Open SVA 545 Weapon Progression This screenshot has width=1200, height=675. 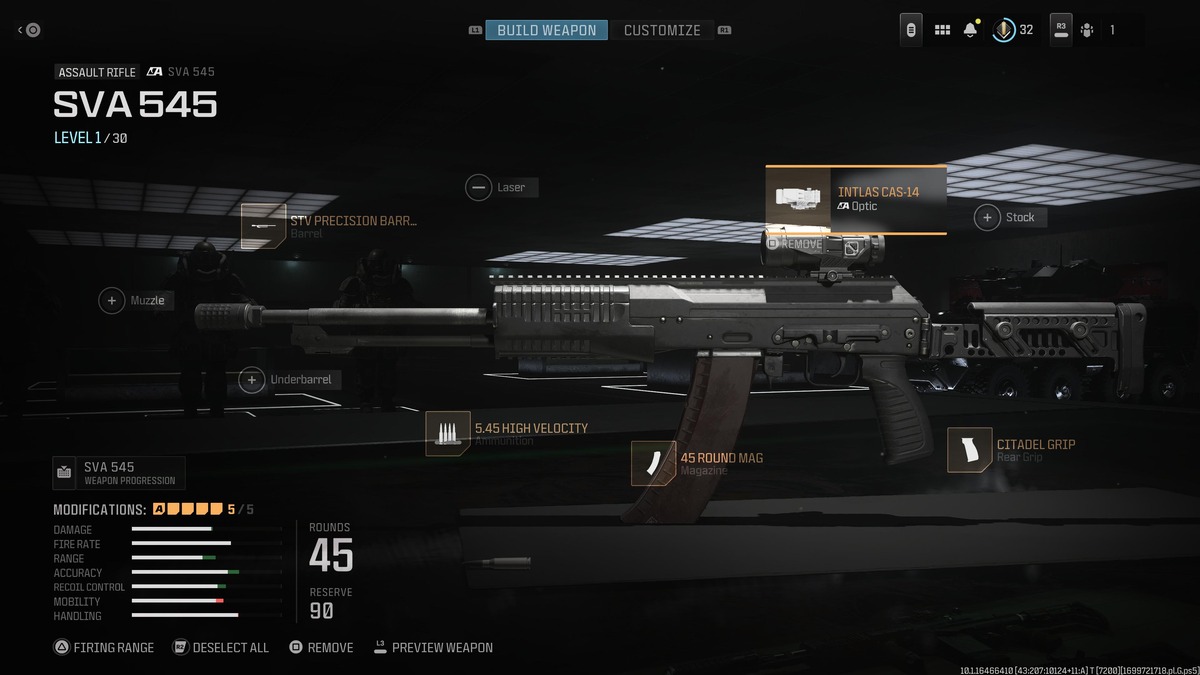click(x=118, y=472)
